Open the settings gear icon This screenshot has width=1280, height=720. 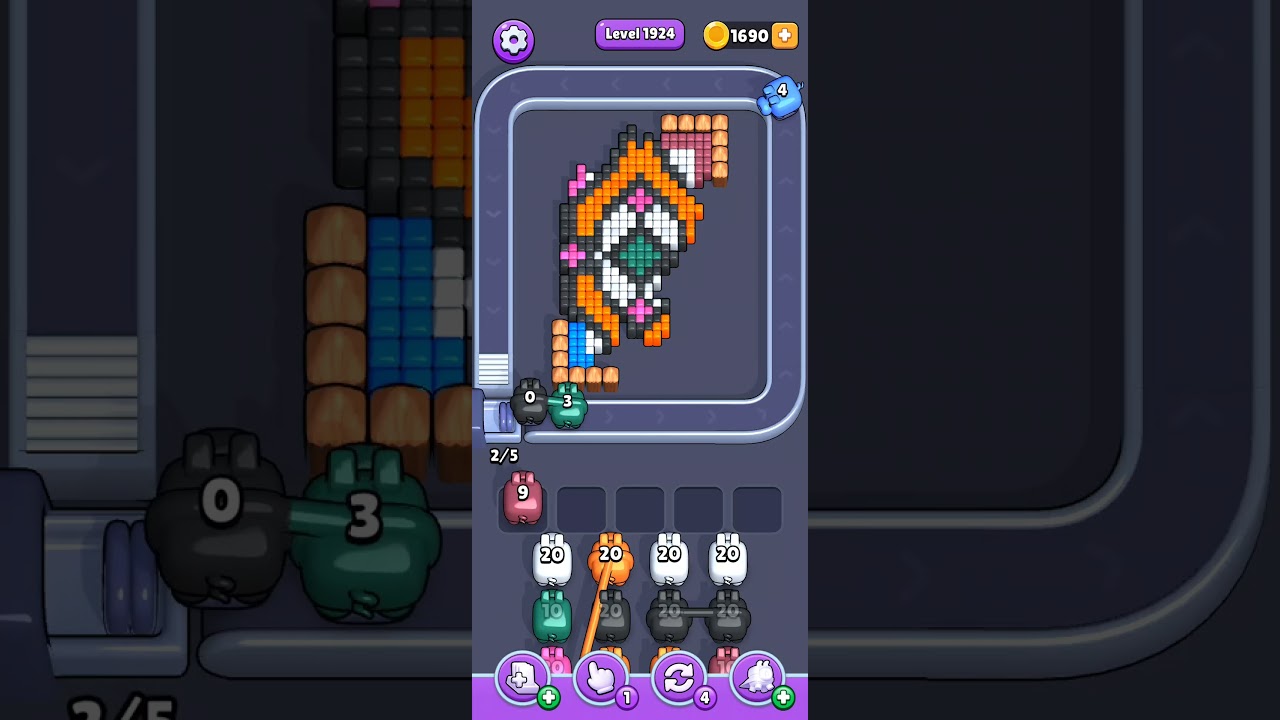(515, 40)
